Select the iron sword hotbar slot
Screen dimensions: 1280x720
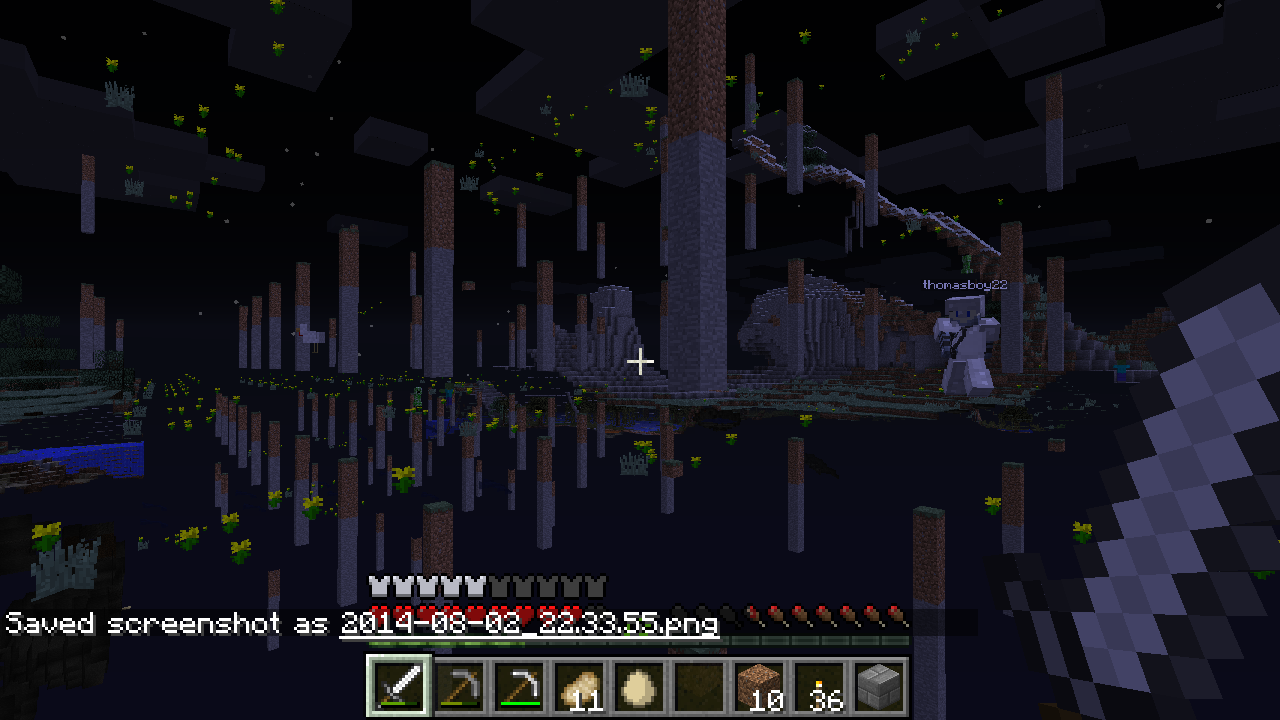pos(400,686)
